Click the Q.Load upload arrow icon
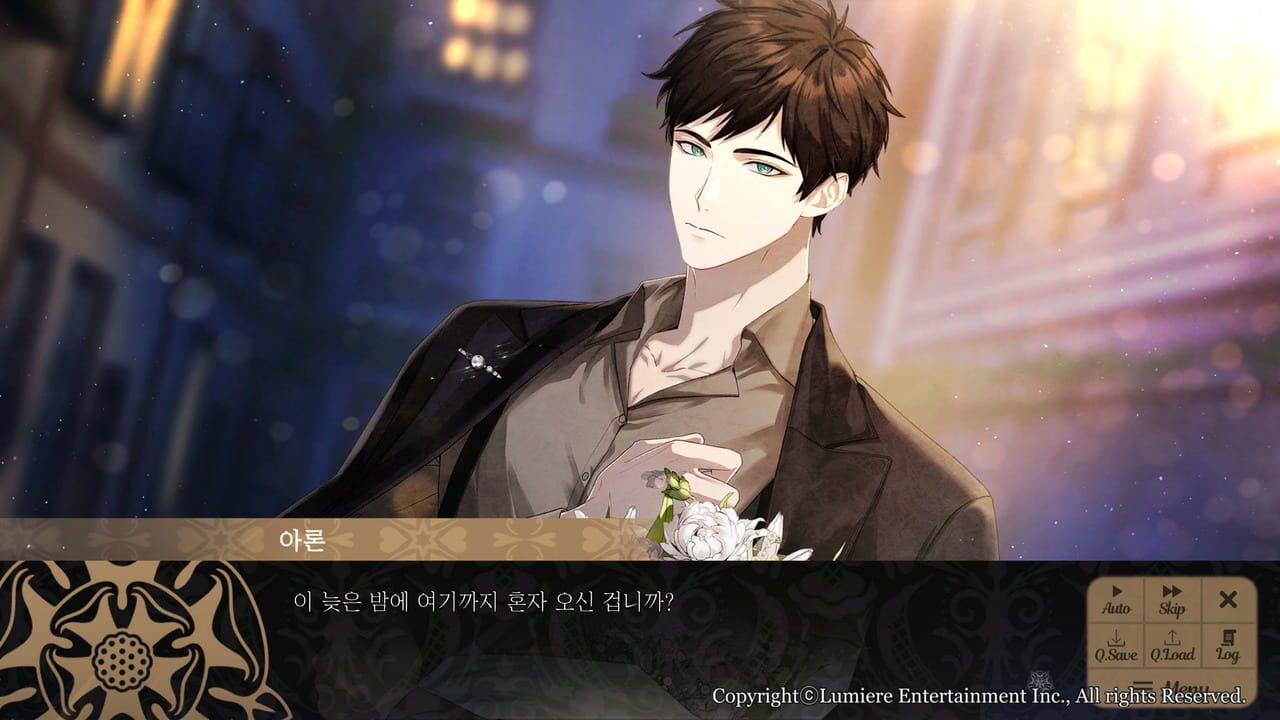The height and width of the screenshot is (720, 1280). (x=1172, y=638)
